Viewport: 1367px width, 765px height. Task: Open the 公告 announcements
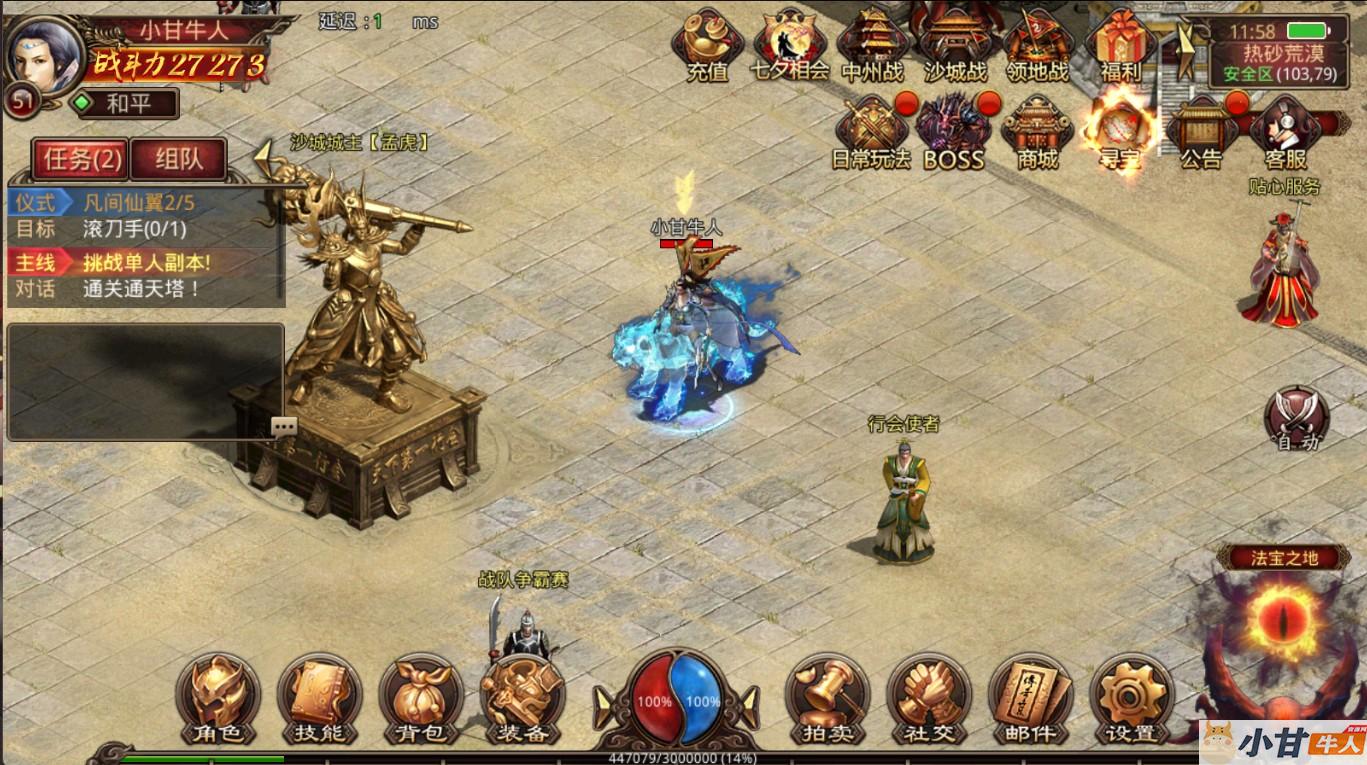(x=1201, y=132)
